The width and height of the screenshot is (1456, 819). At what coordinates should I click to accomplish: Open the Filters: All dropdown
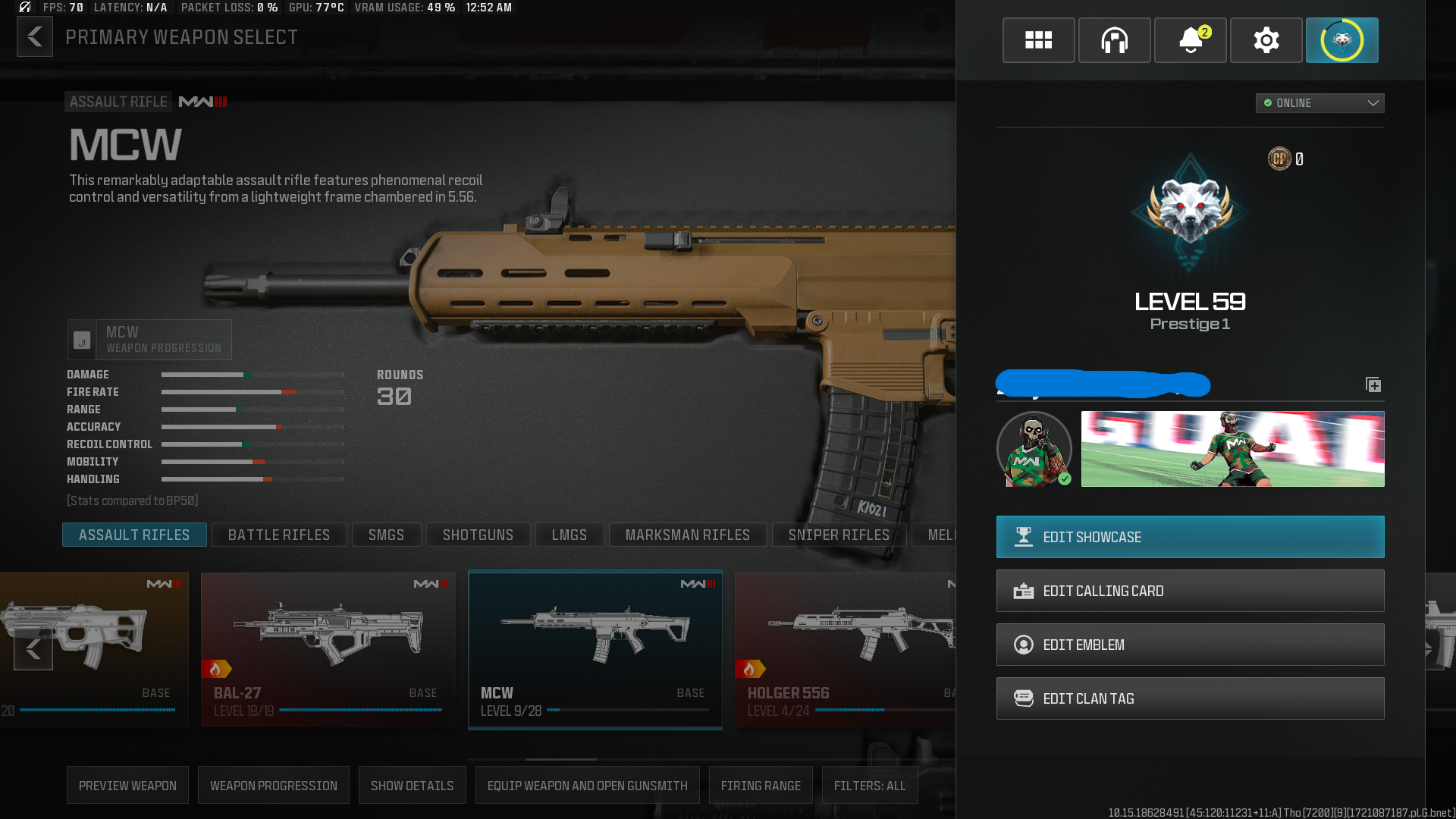(870, 785)
